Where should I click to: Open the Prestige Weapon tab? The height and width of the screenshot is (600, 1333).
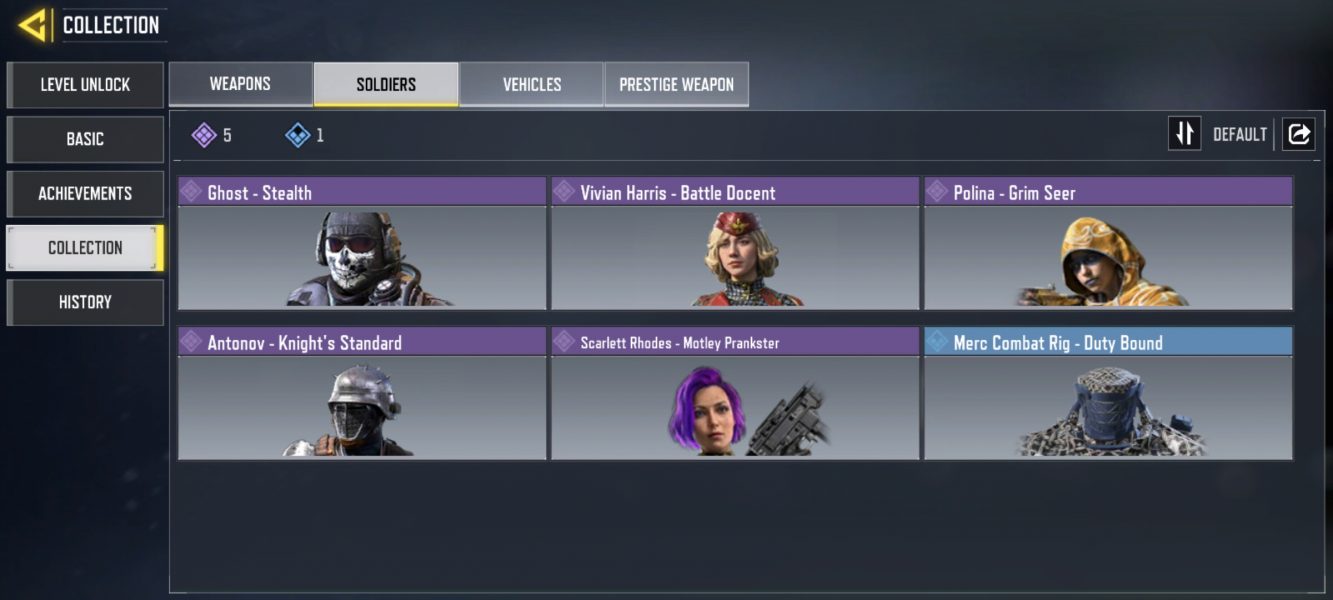[676, 84]
